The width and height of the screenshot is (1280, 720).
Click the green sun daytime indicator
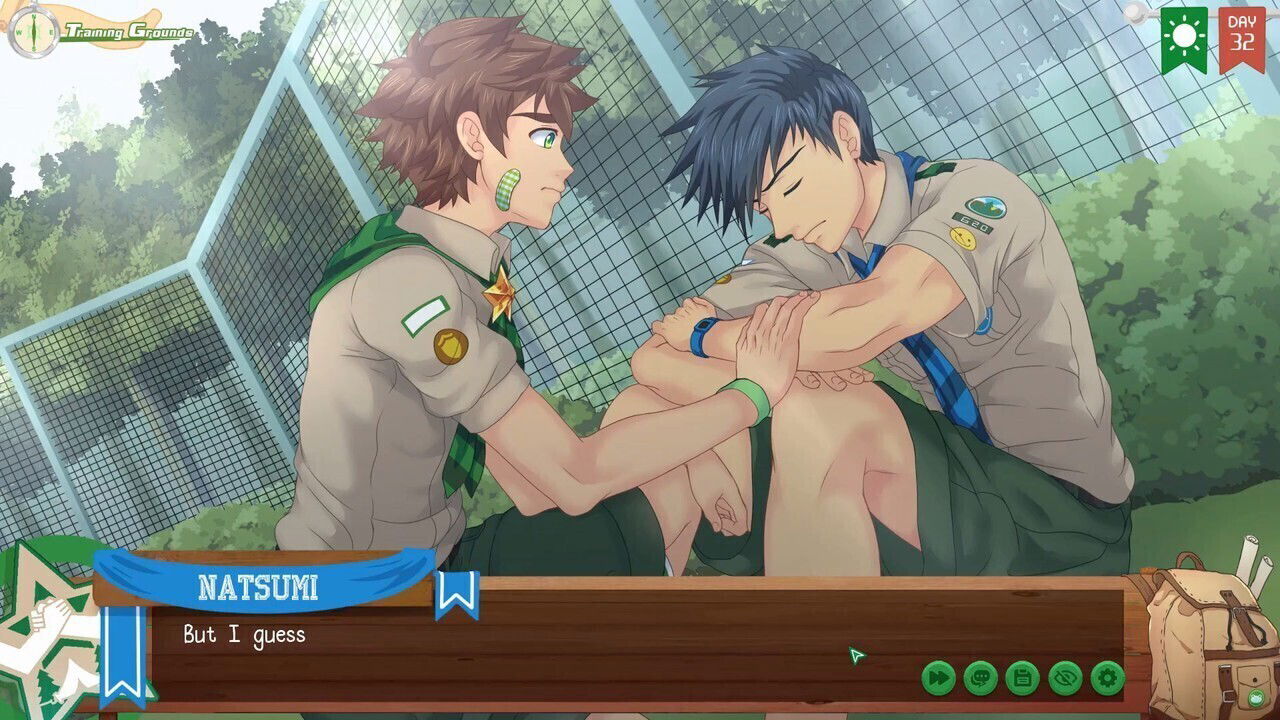coord(1185,35)
